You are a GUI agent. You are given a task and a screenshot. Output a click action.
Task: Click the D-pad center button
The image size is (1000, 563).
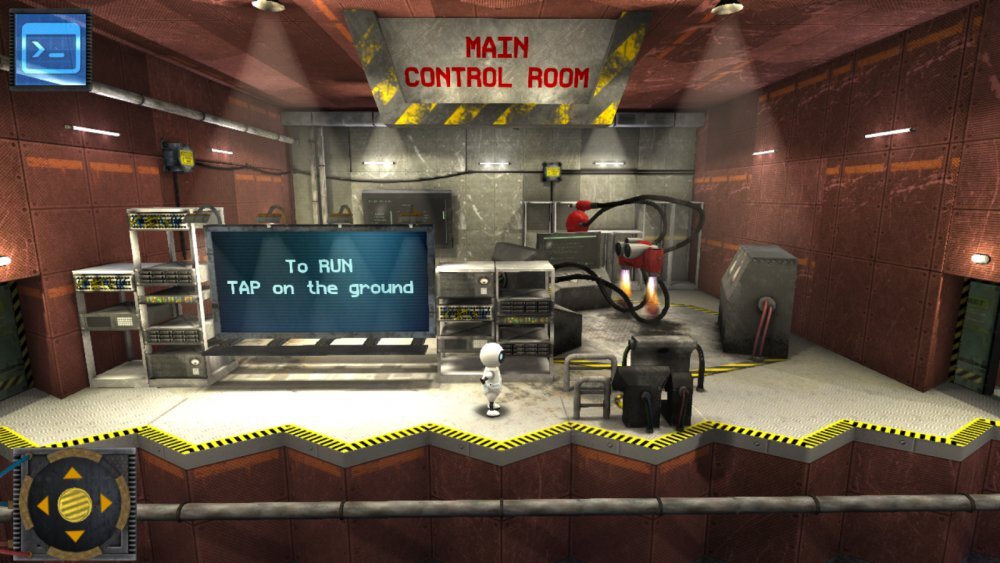73,503
